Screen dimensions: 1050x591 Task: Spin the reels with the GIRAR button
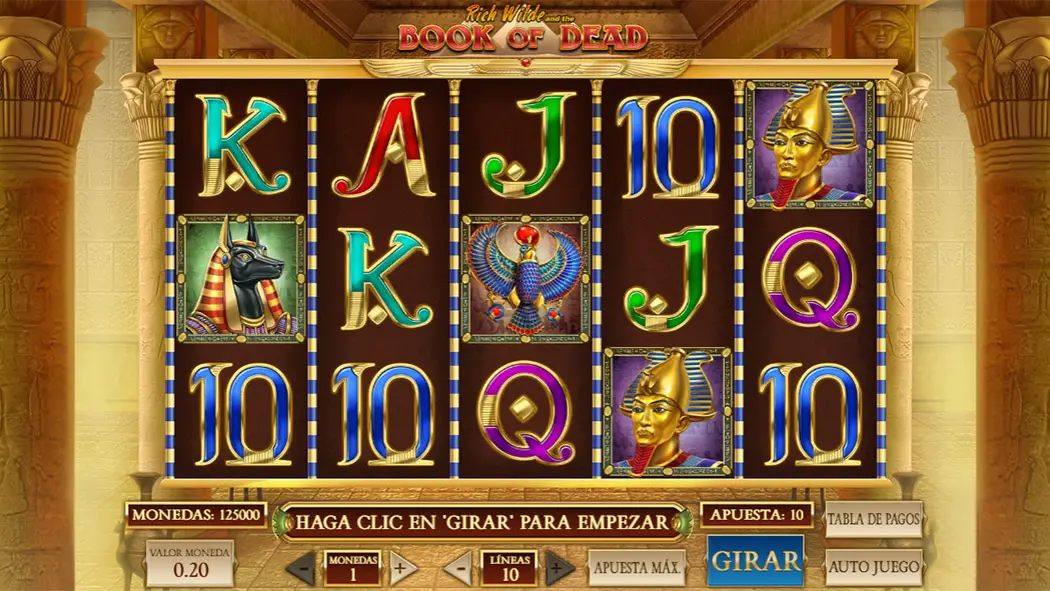tap(755, 560)
